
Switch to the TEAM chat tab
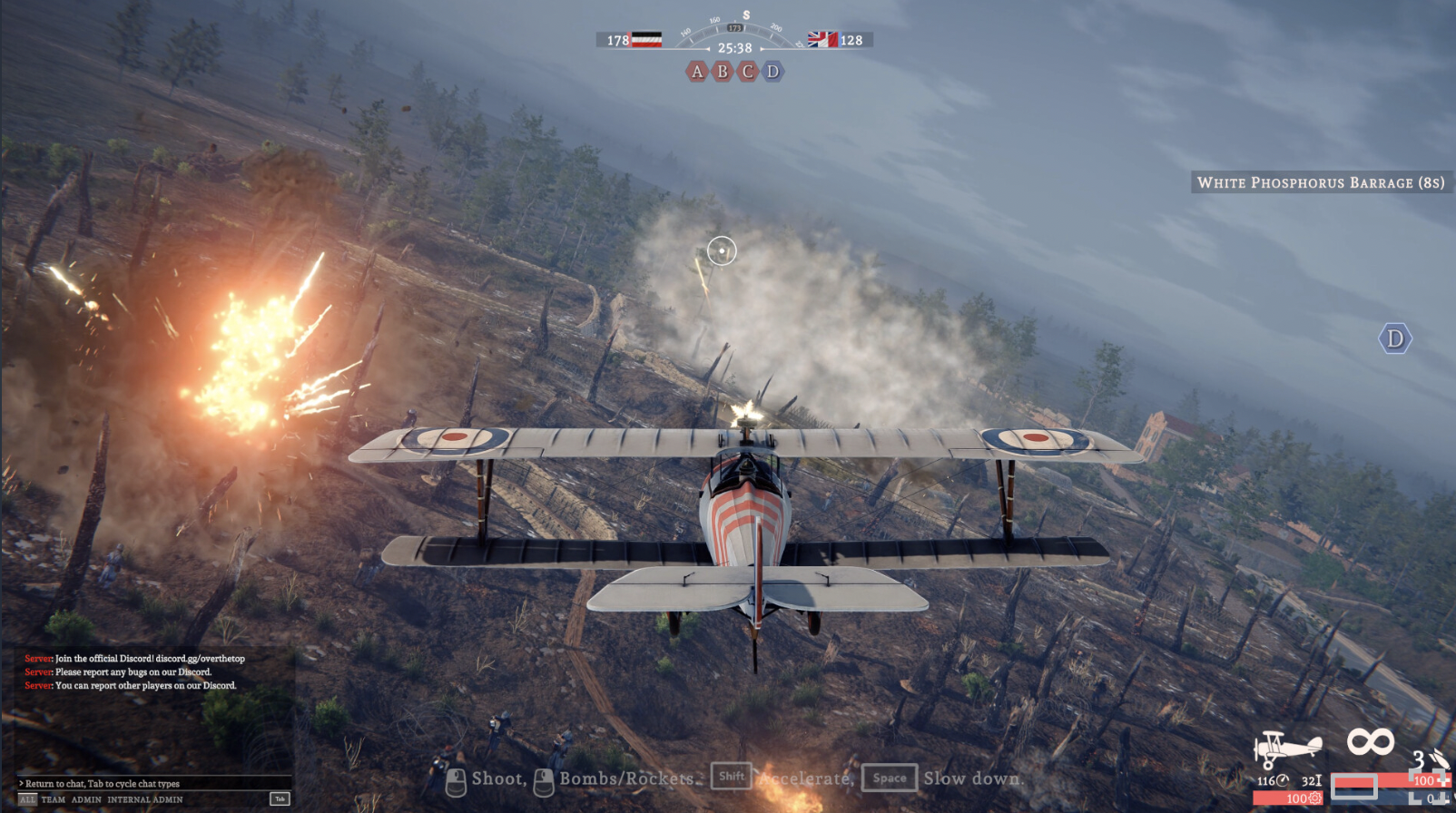[54, 799]
